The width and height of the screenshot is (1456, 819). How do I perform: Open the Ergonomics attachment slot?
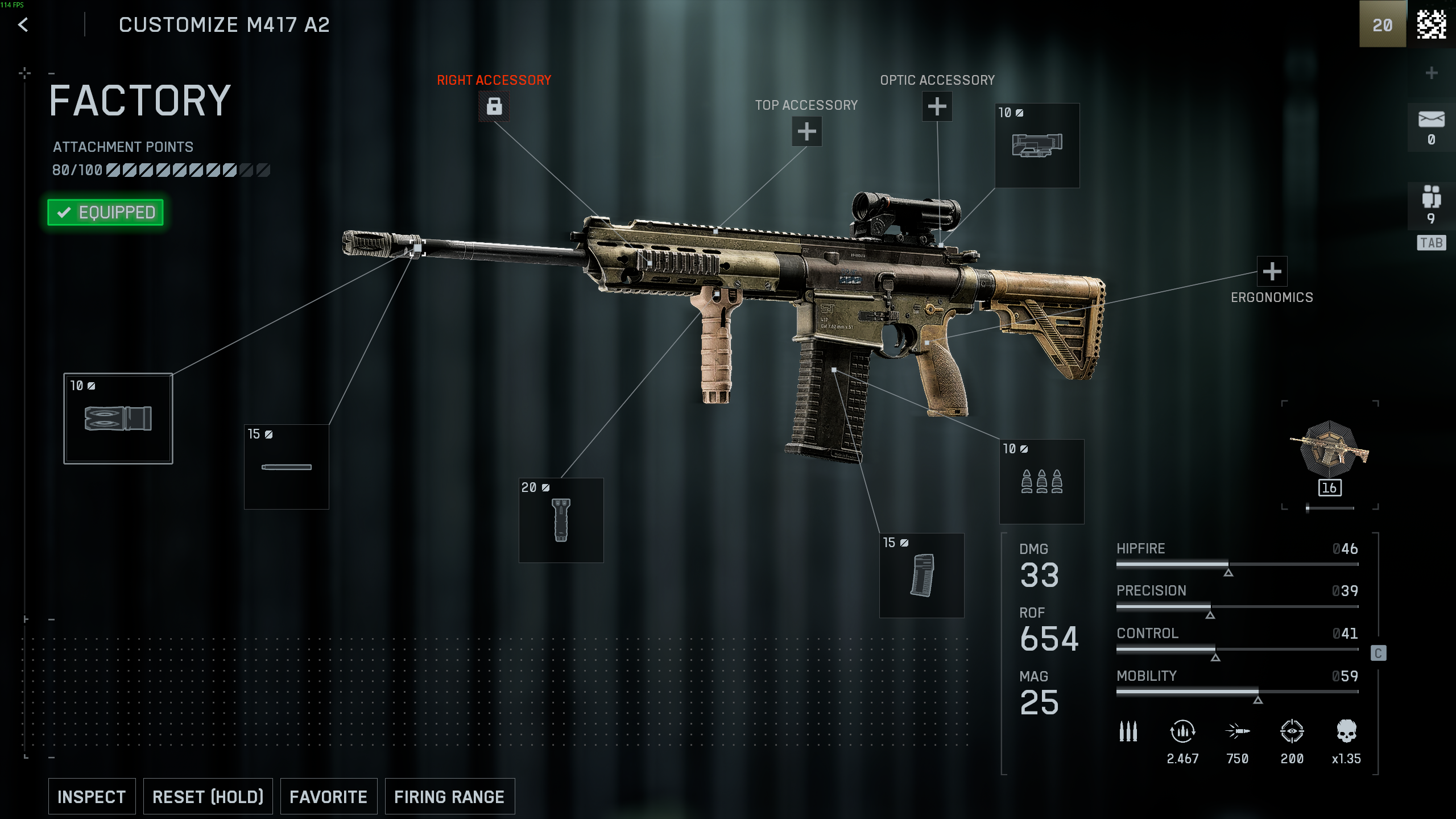pyautogui.click(x=1272, y=271)
